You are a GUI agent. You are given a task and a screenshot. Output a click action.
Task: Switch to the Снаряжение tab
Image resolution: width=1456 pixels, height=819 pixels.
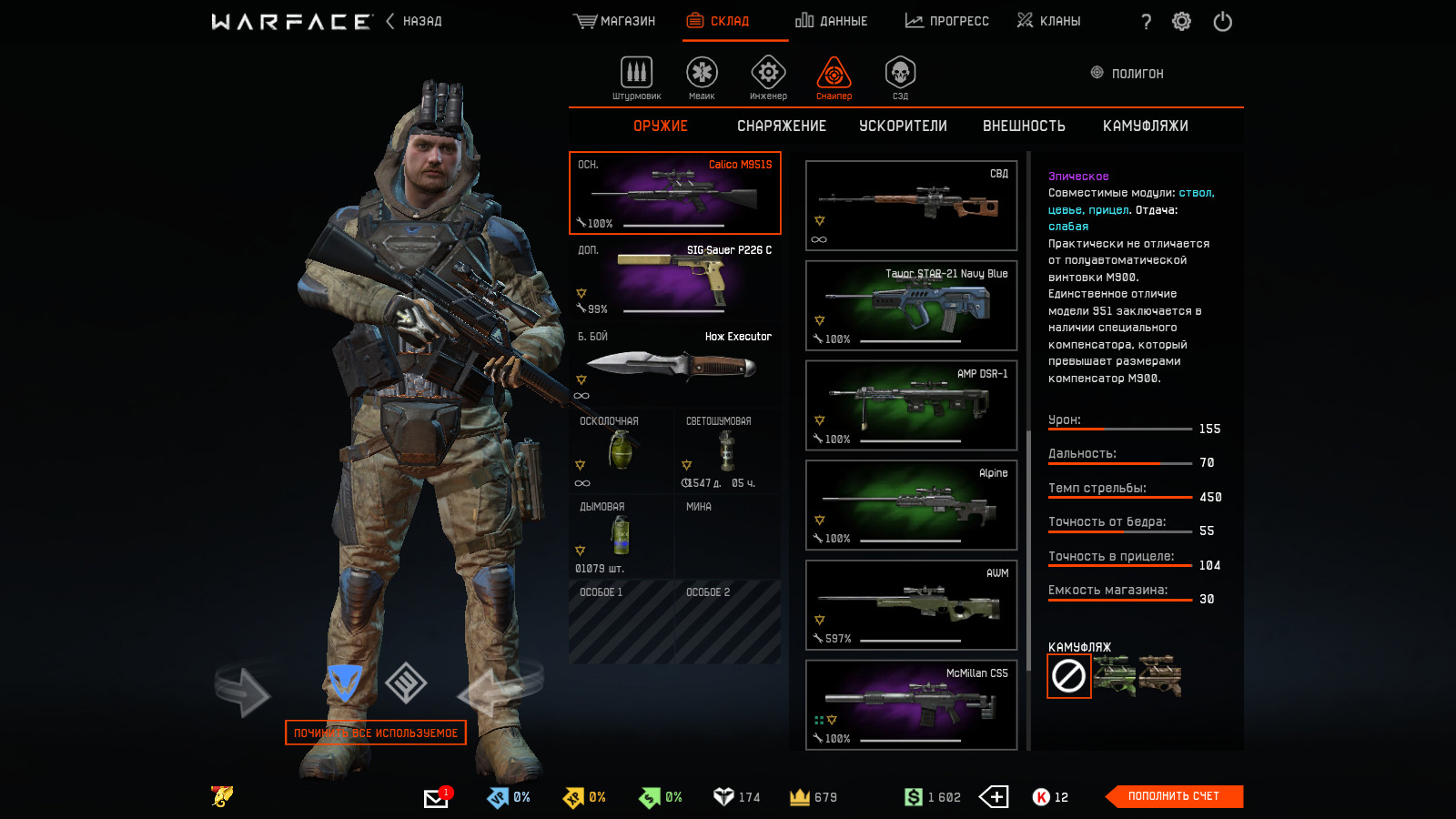tap(781, 126)
